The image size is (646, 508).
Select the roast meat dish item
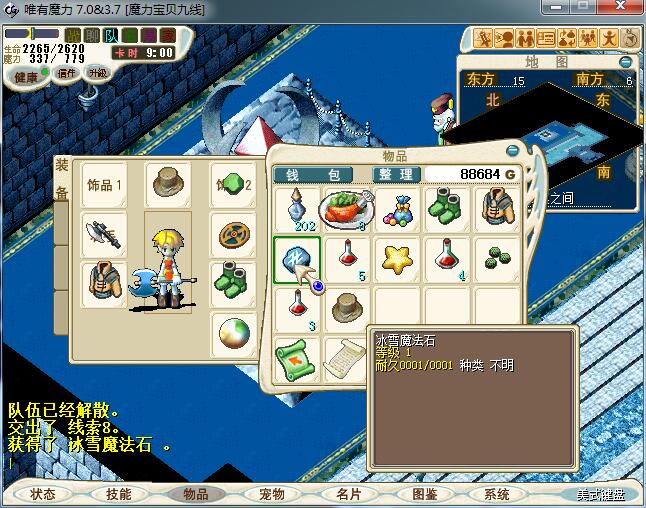click(x=346, y=209)
